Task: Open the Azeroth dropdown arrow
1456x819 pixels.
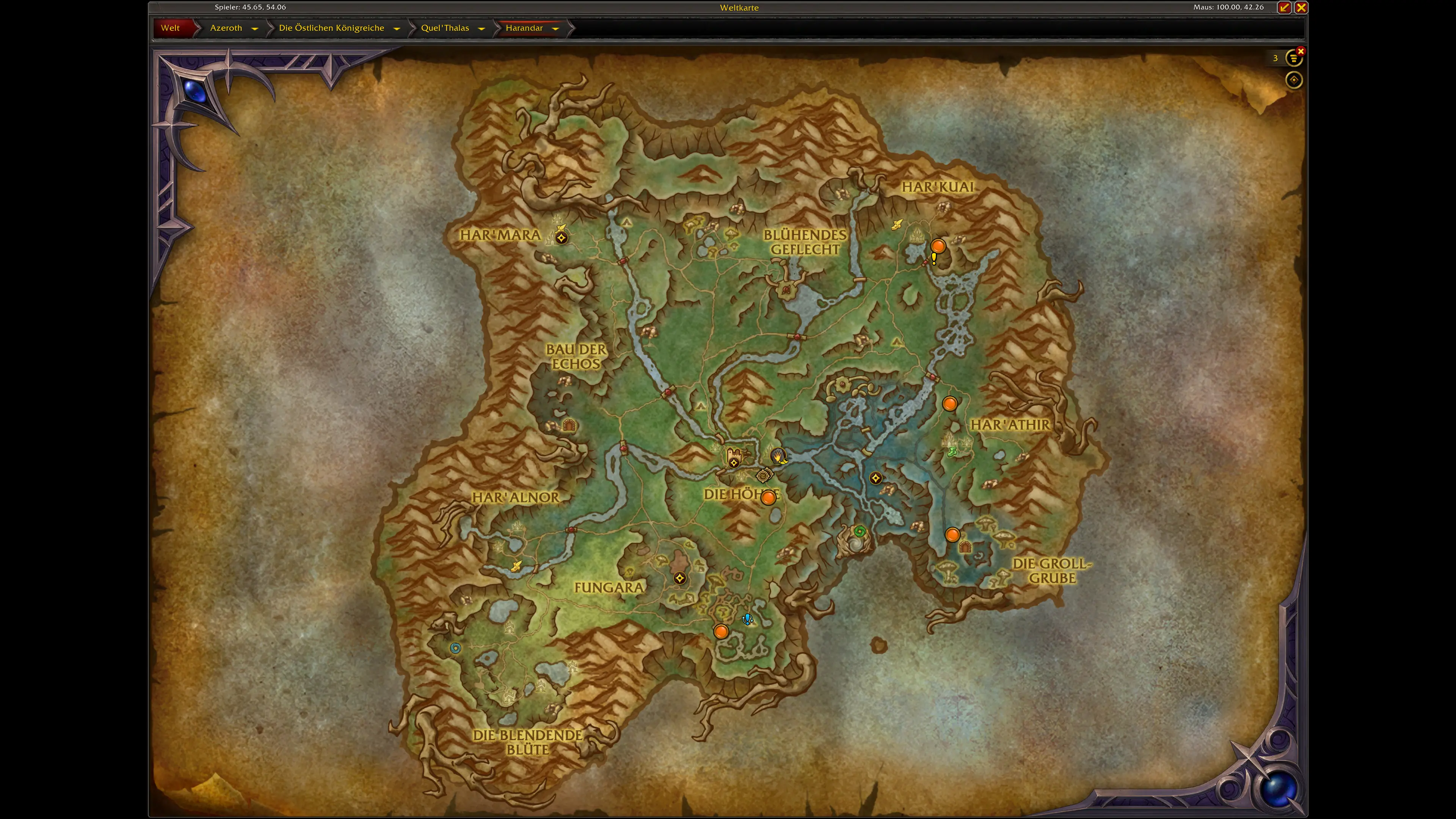Action: 255,28
